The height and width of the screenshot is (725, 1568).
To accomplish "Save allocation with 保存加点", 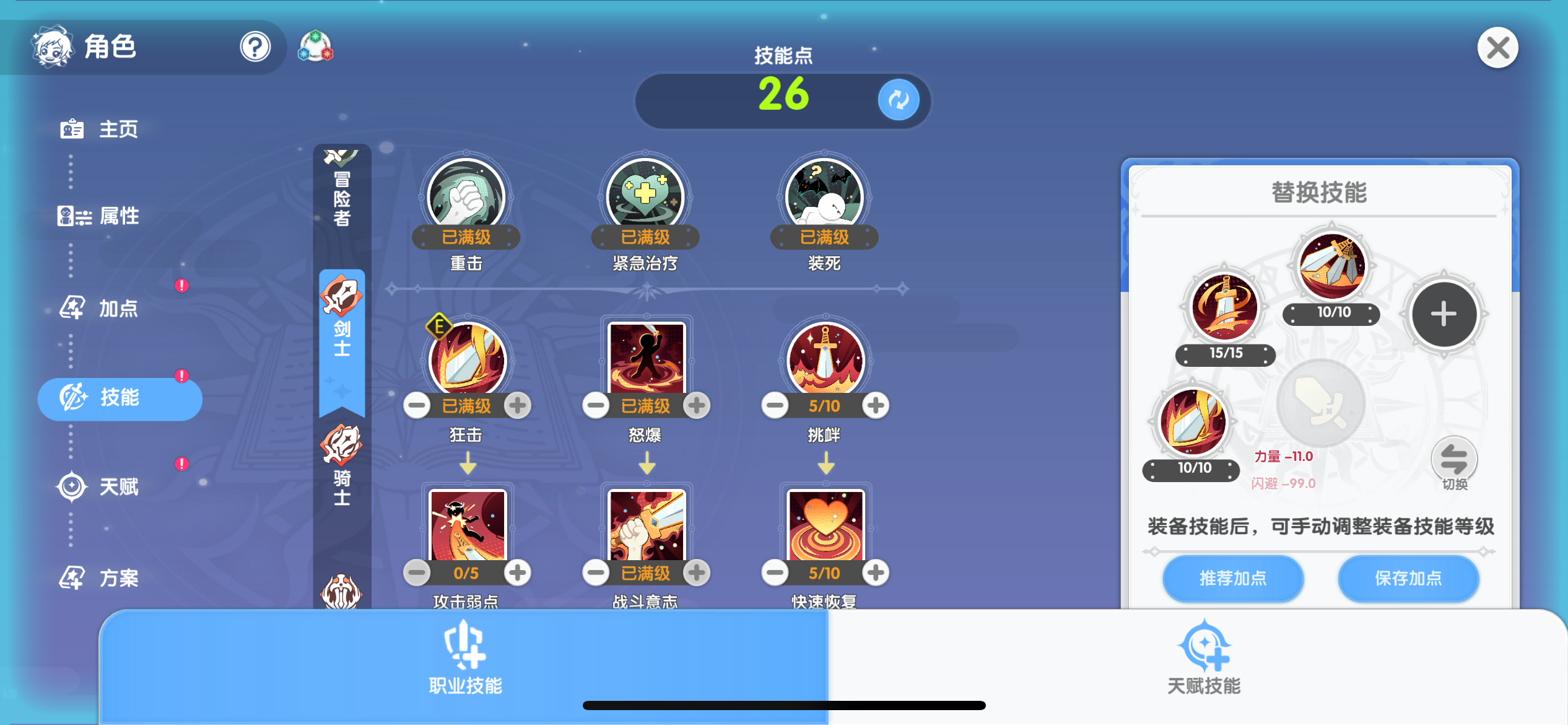I will pos(1408,578).
